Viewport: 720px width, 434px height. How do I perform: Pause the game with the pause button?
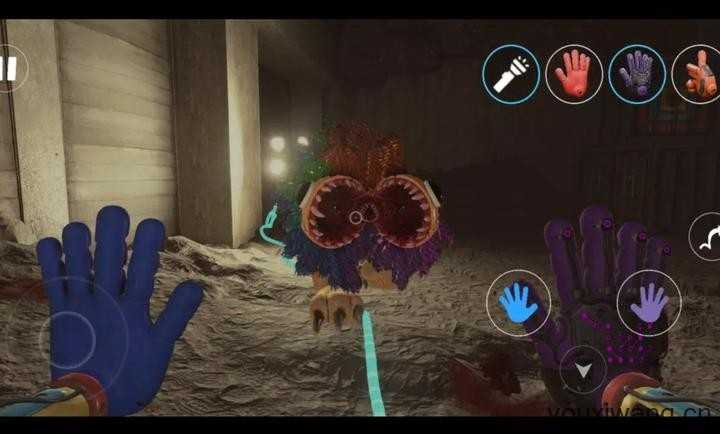(10, 69)
